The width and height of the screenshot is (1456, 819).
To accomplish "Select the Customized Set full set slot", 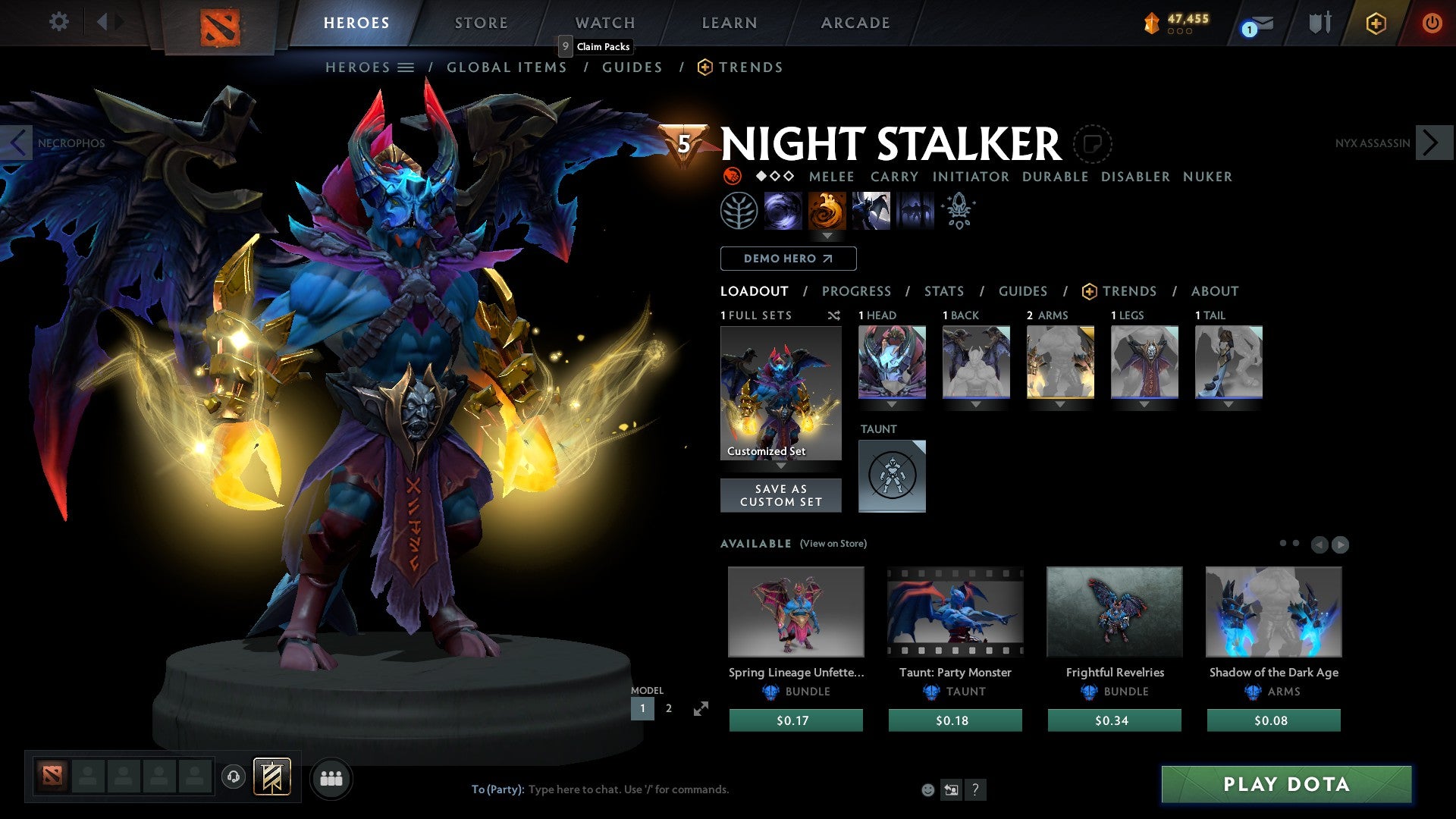I will (780, 393).
